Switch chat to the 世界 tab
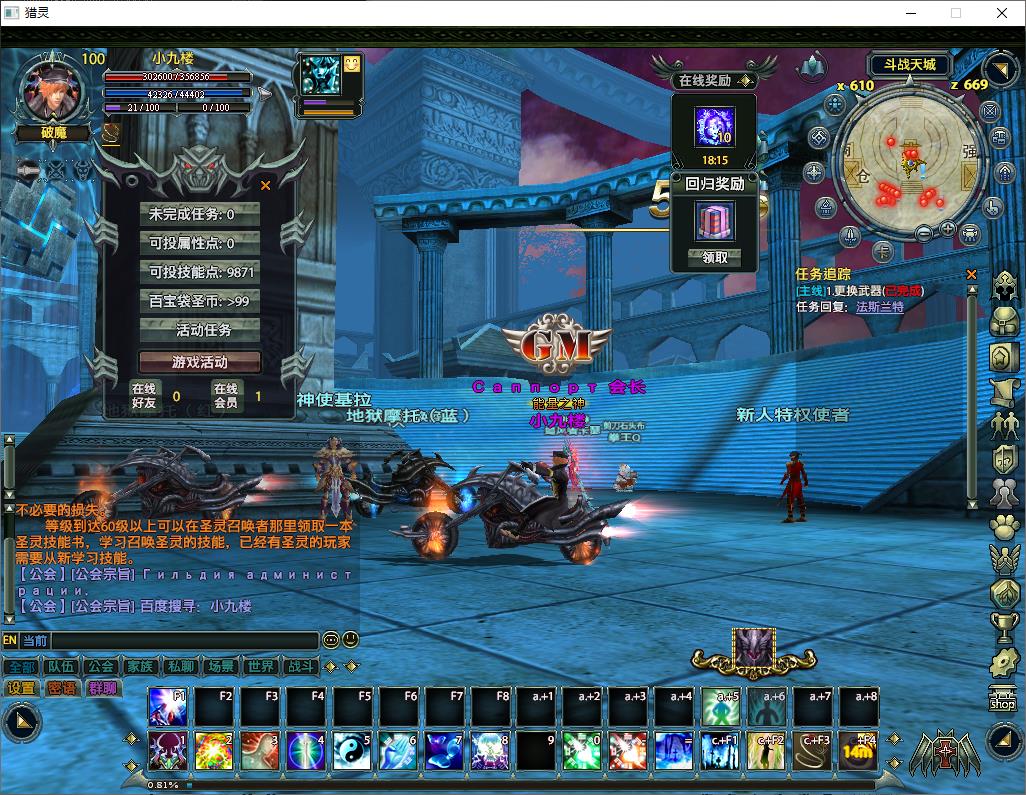Screen dimensions: 1026x795 click(x=259, y=666)
